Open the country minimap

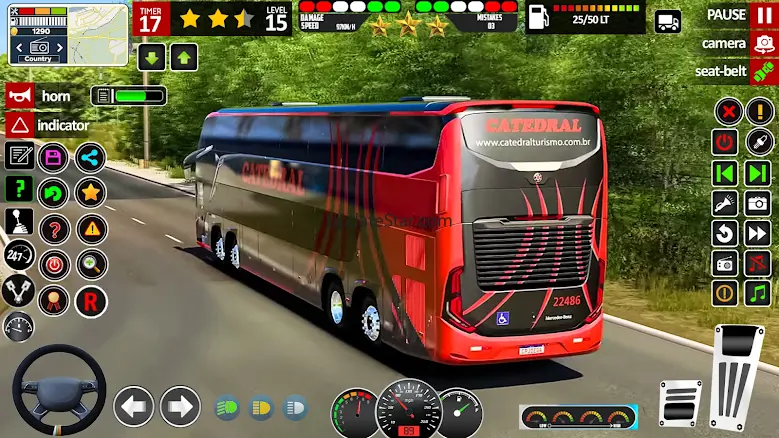point(69,34)
